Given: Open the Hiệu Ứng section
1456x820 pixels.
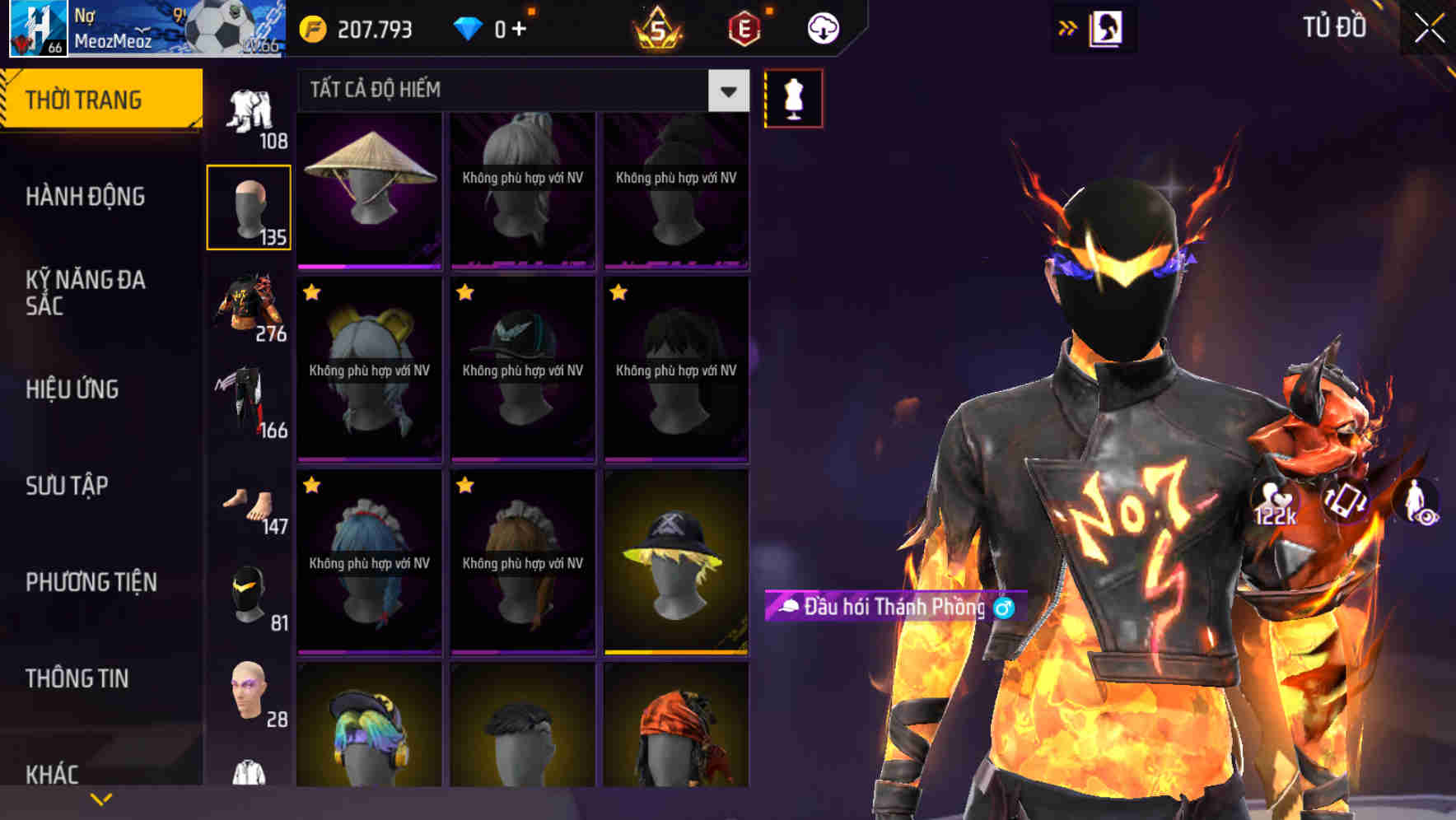Looking at the screenshot, I should 72,390.
